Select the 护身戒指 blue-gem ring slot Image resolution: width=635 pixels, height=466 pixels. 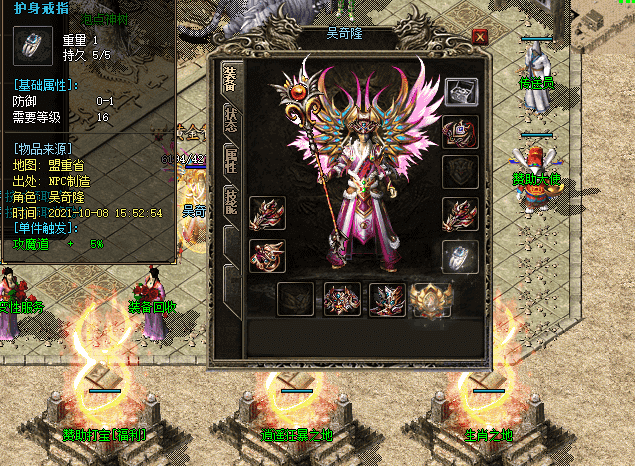(459, 256)
